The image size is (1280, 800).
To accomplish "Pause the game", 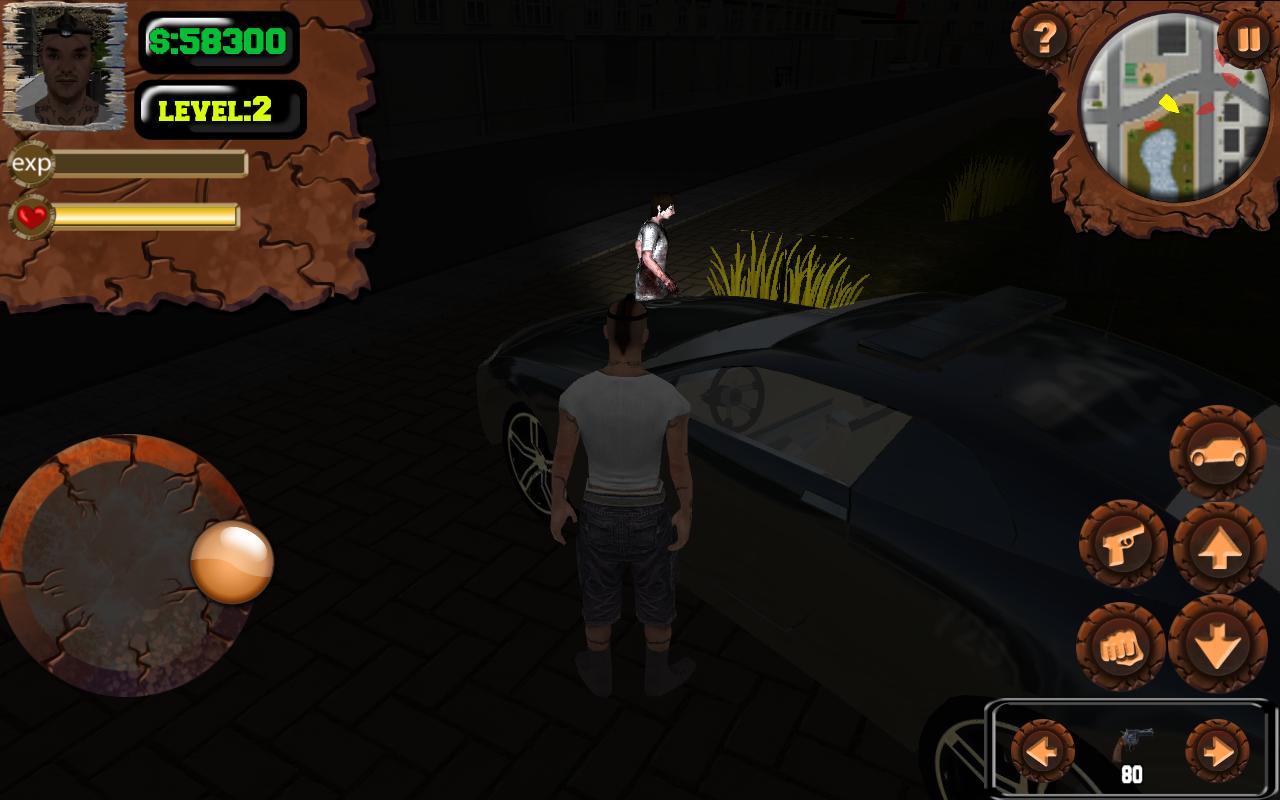I will (1246, 41).
